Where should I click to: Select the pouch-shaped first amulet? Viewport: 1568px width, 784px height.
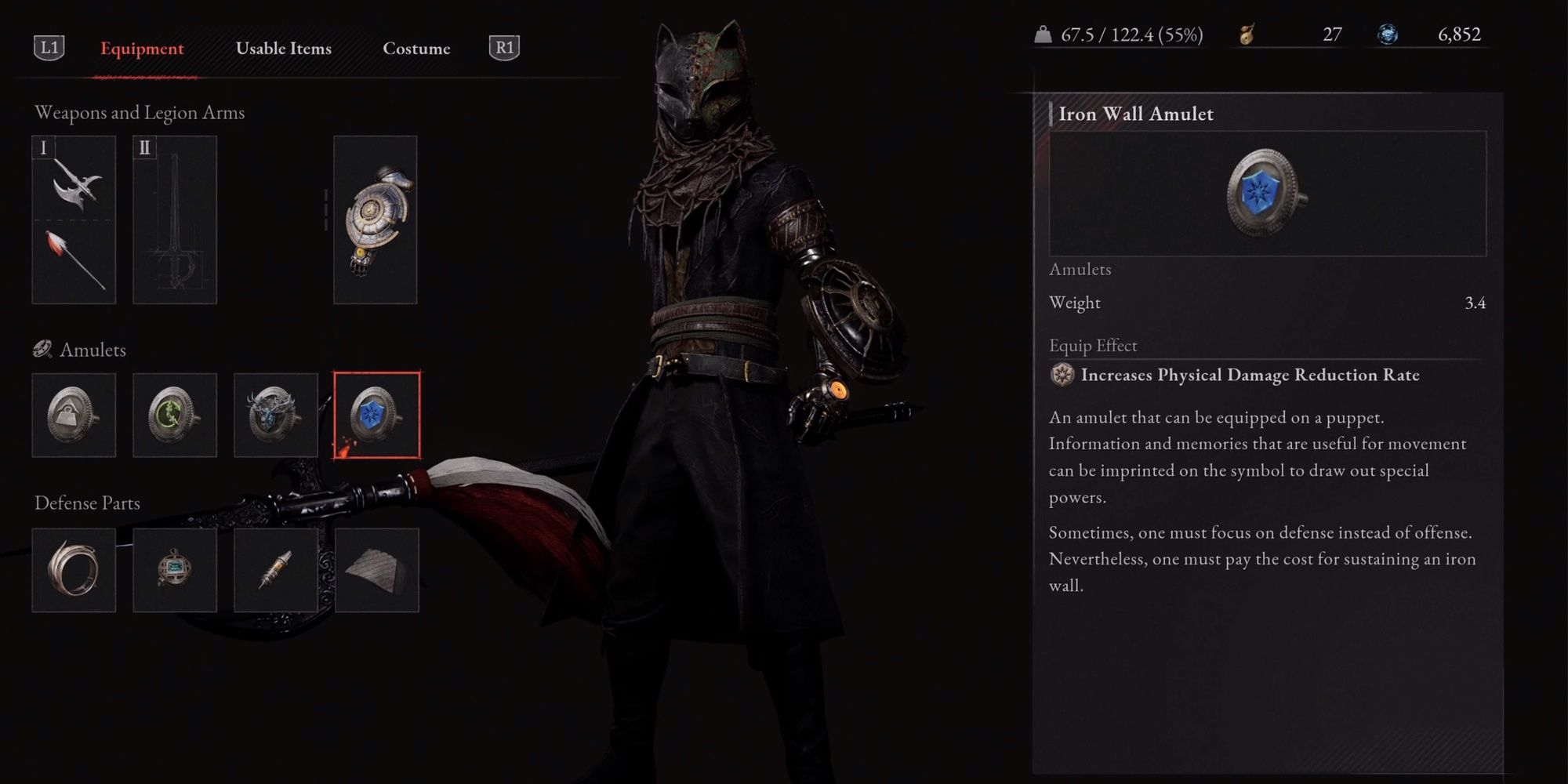74,416
